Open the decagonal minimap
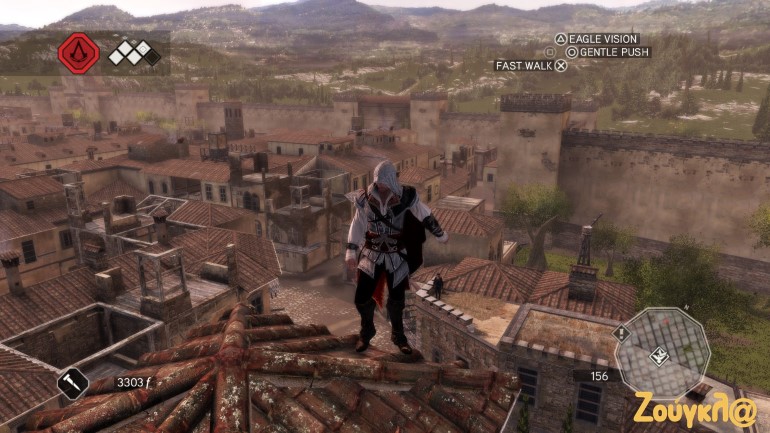 [x=662, y=353]
